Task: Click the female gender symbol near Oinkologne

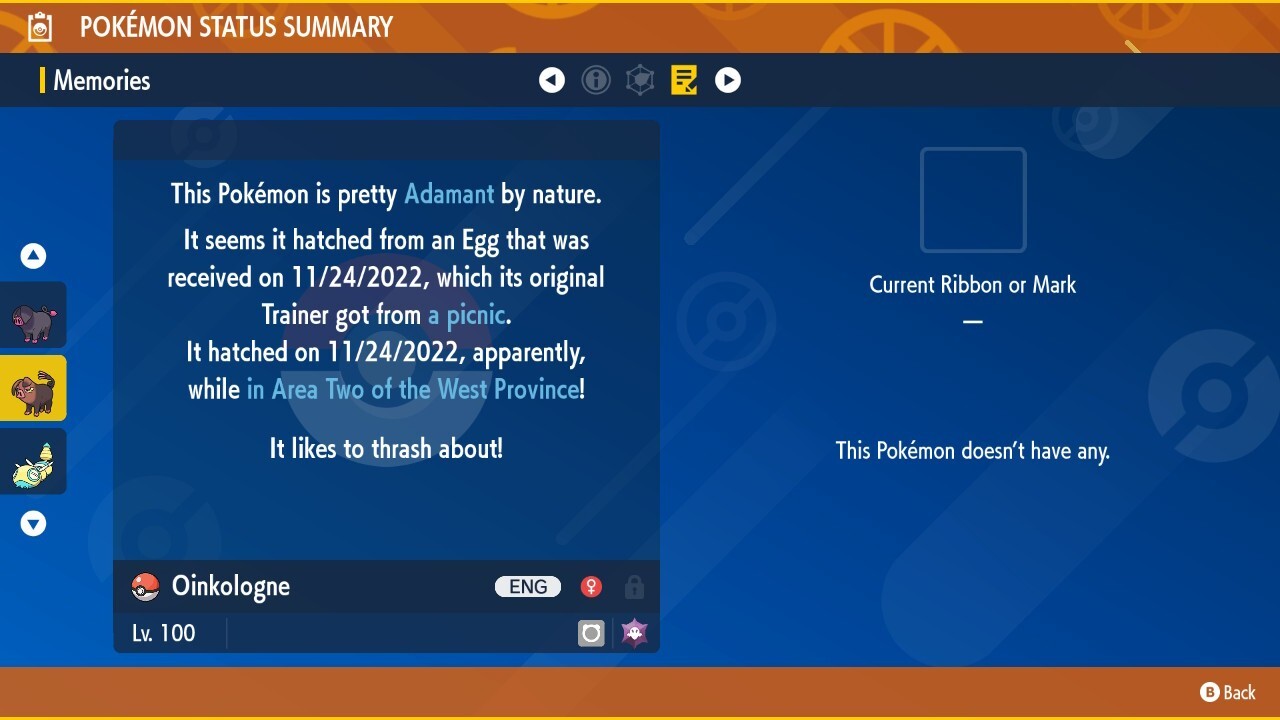Action: (x=591, y=587)
